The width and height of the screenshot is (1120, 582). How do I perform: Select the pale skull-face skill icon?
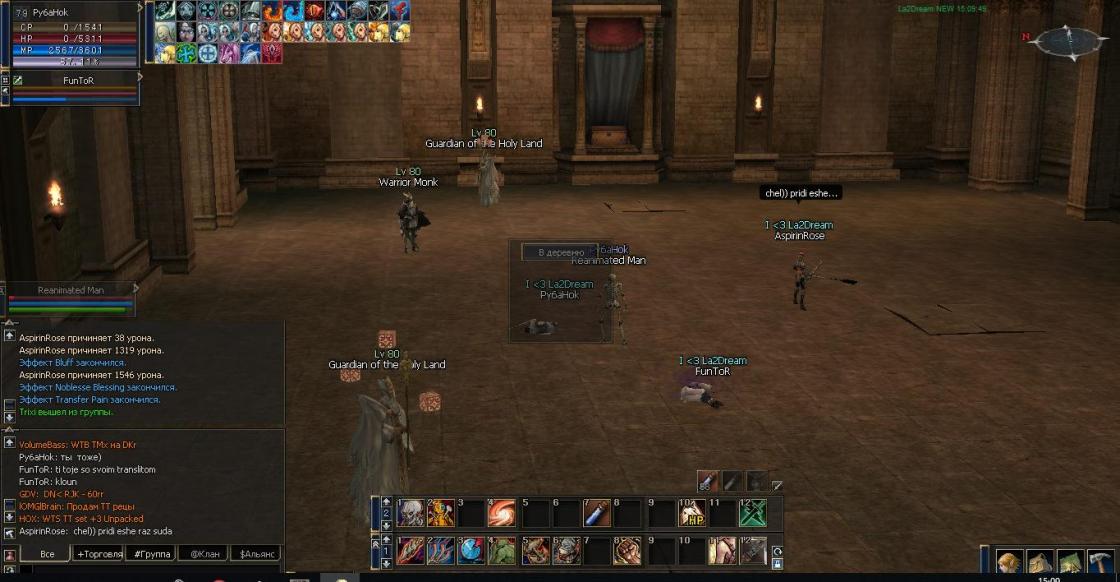(x=410, y=514)
